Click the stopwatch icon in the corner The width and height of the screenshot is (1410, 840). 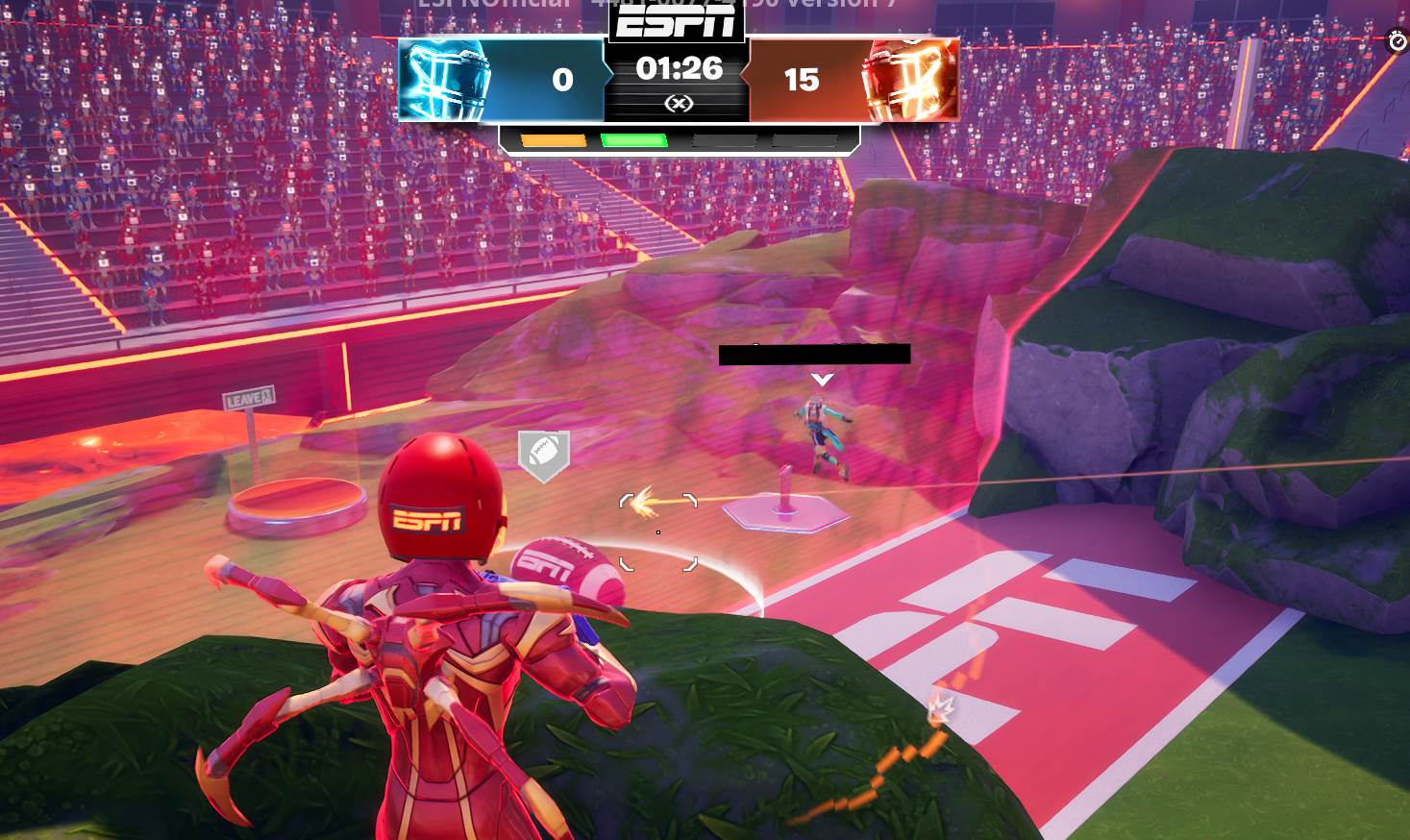pos(1397,41)
